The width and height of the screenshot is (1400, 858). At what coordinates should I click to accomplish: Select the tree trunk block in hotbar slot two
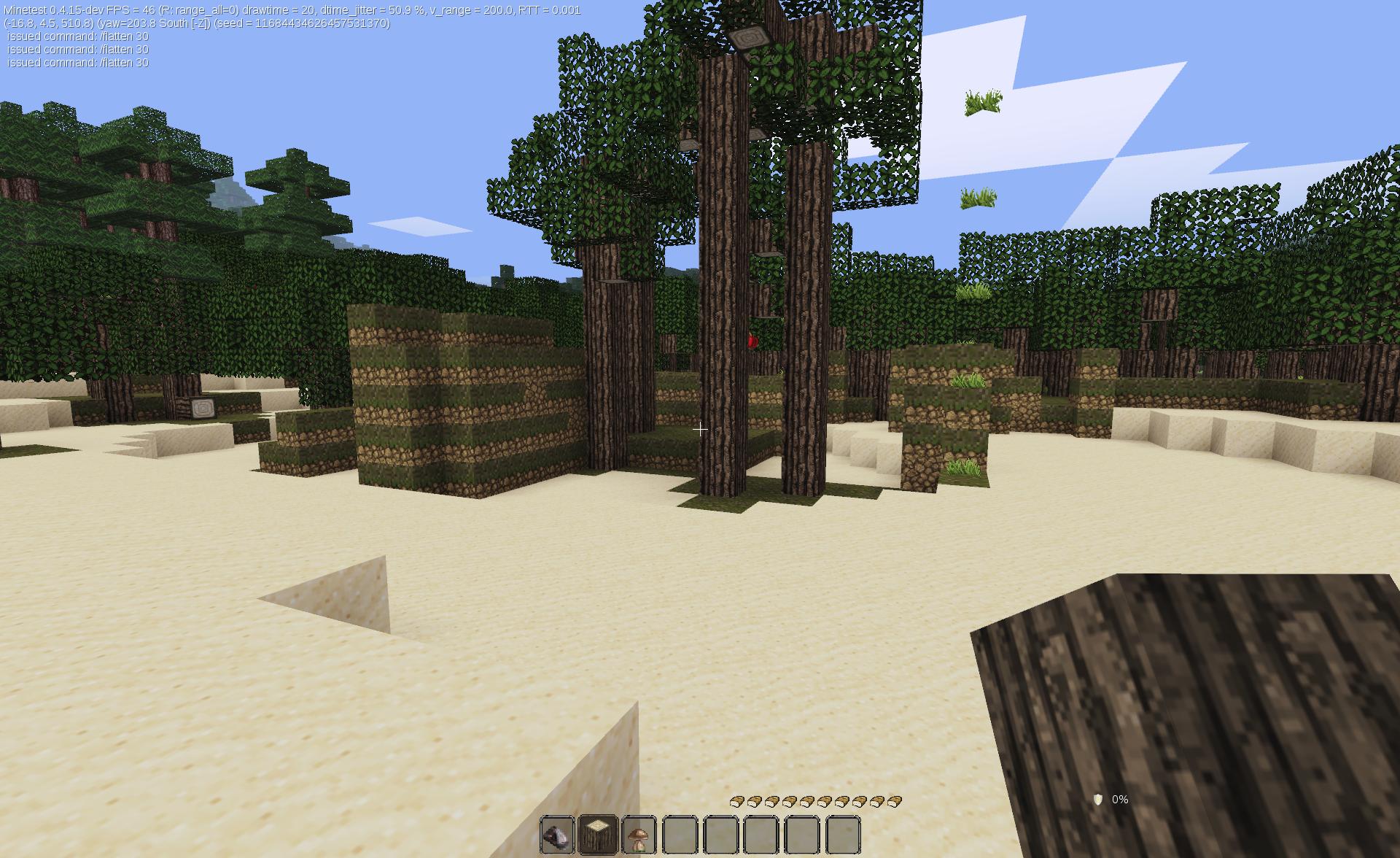[596, 834]
